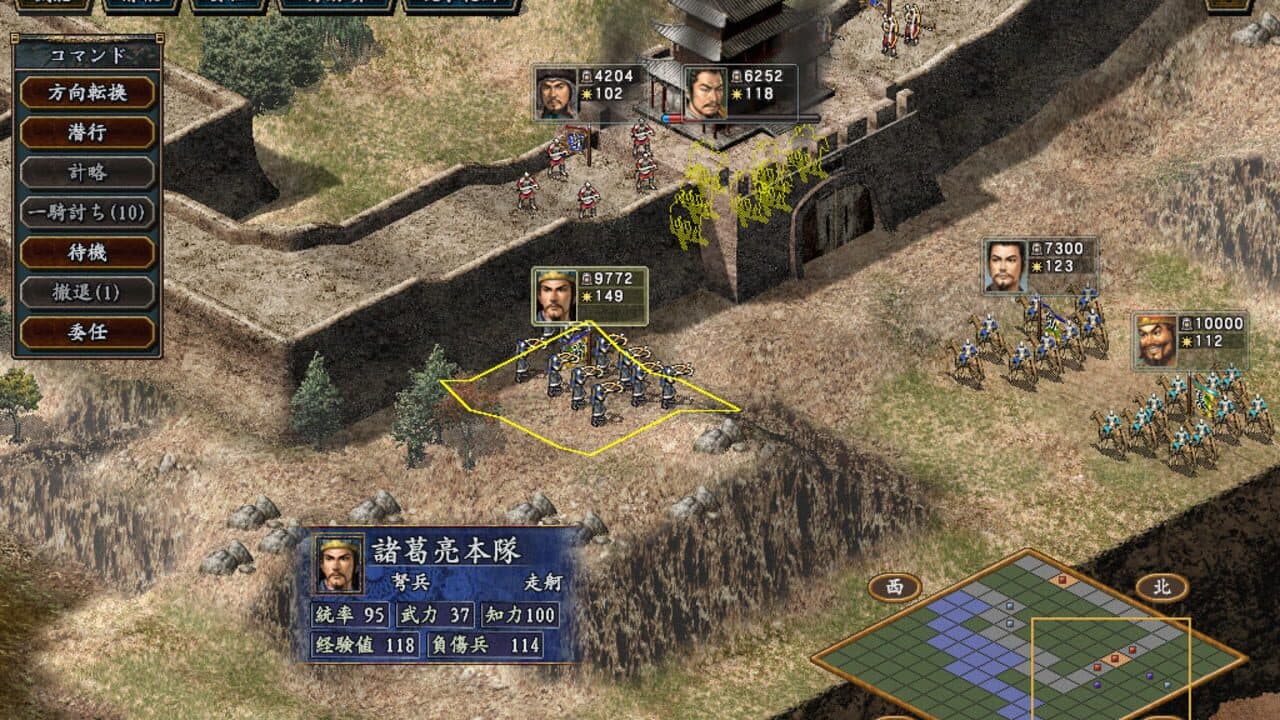Select the 潜行 sneak command
The image size is (1280, 720).
85,131
